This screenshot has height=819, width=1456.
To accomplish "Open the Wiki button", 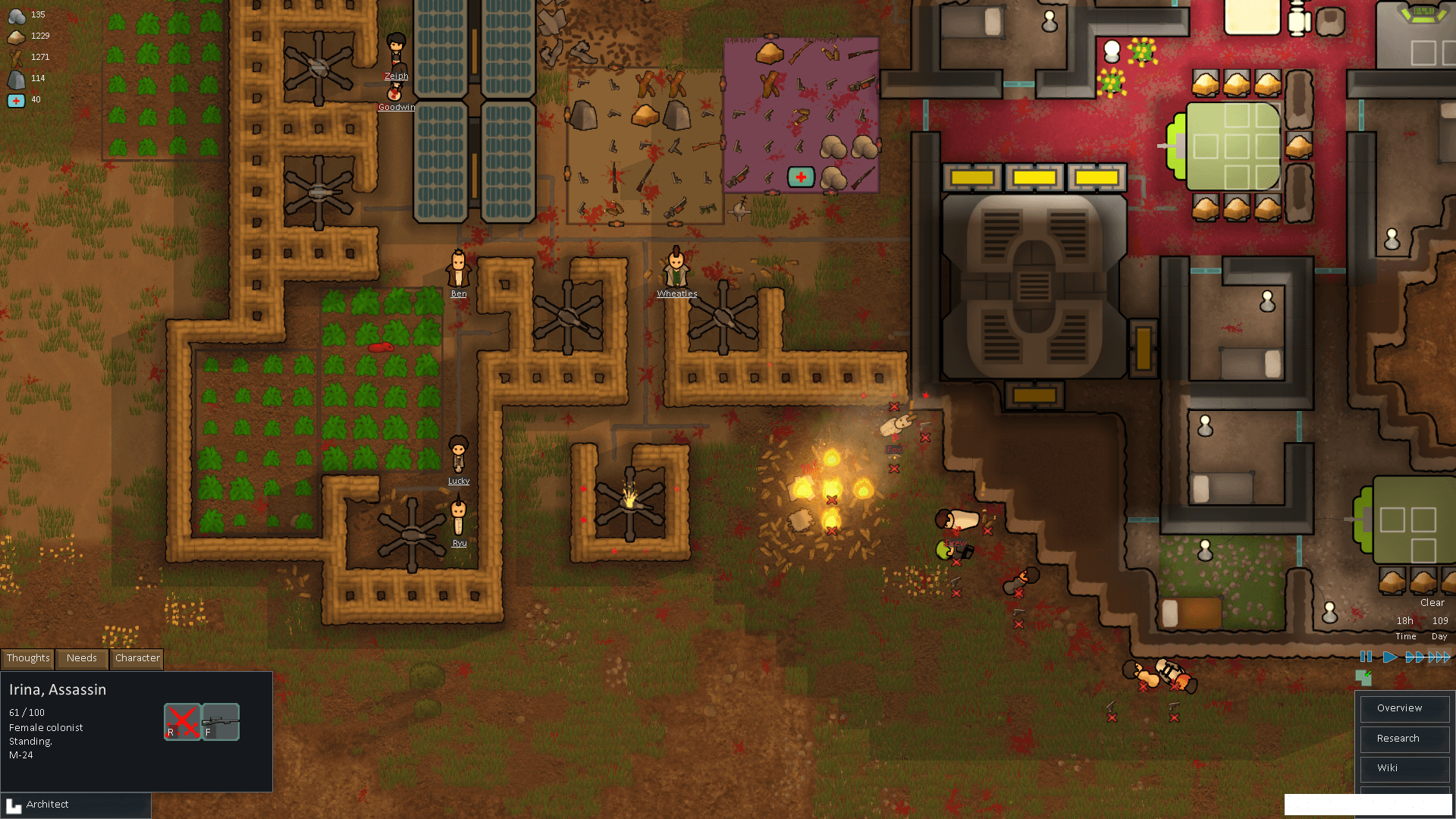I will tap(1404, 768).
